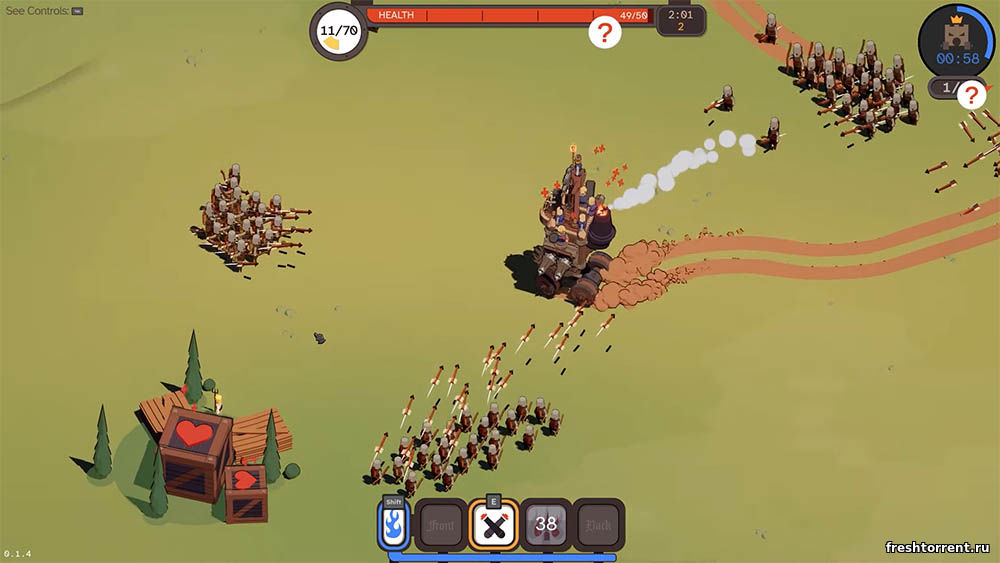Click the crowned boss timer icon
1000x563 pixels.
click(956, 40)
